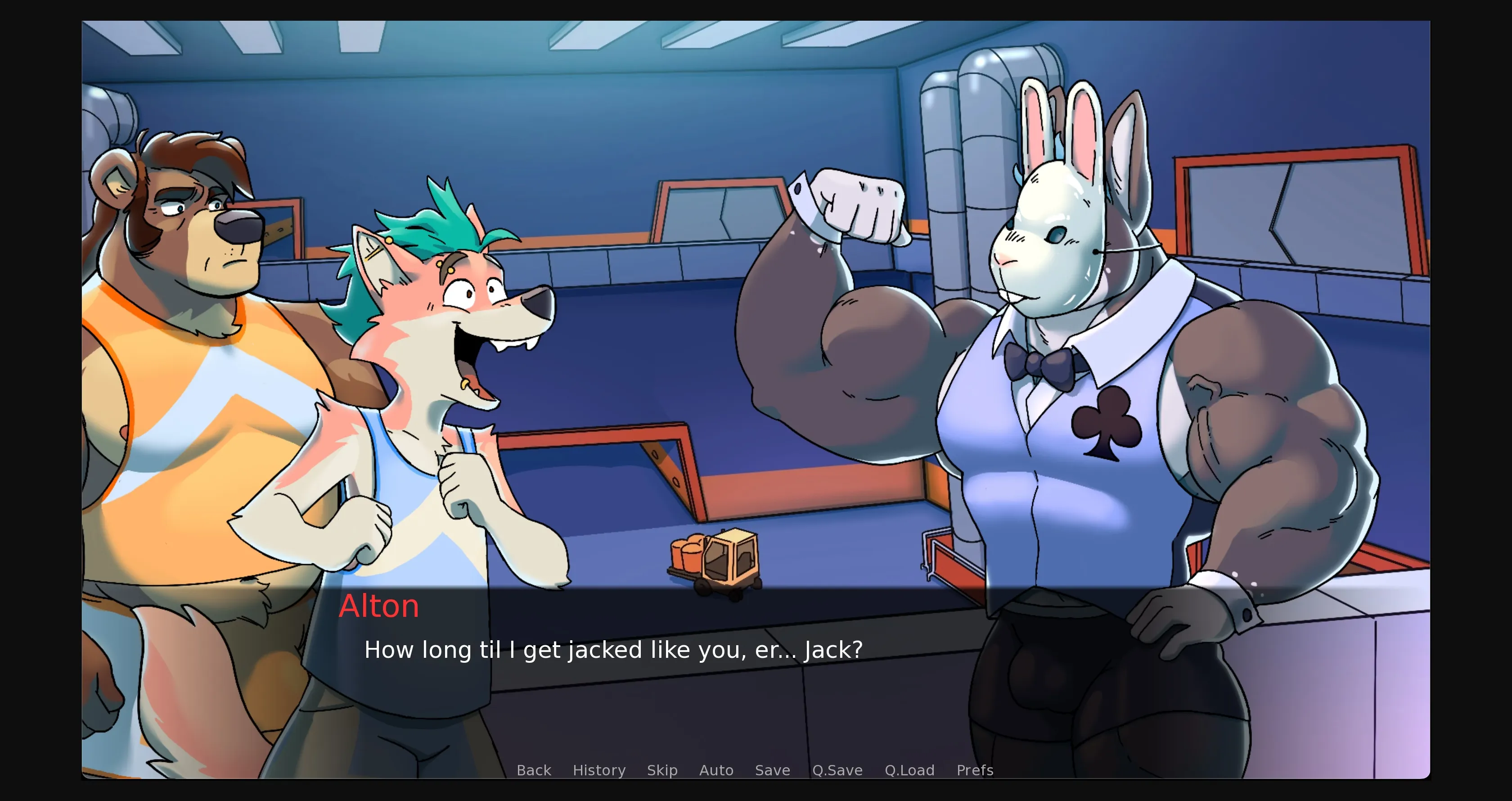1512x801 pixels.
Task: Open the Save screen
Action: tap(773, 770)
